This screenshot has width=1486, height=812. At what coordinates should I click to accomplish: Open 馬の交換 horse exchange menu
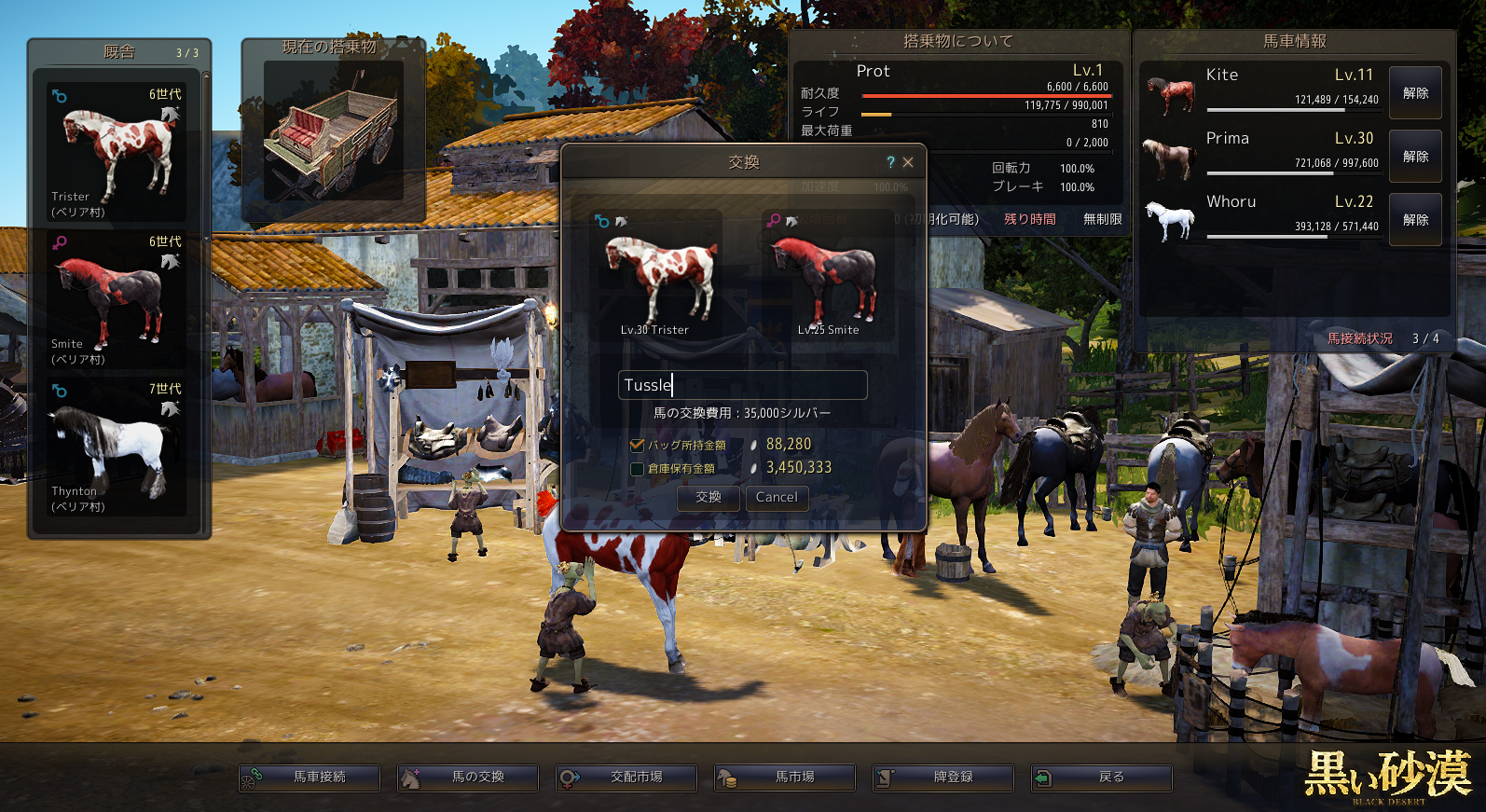[x=468, y=778]
